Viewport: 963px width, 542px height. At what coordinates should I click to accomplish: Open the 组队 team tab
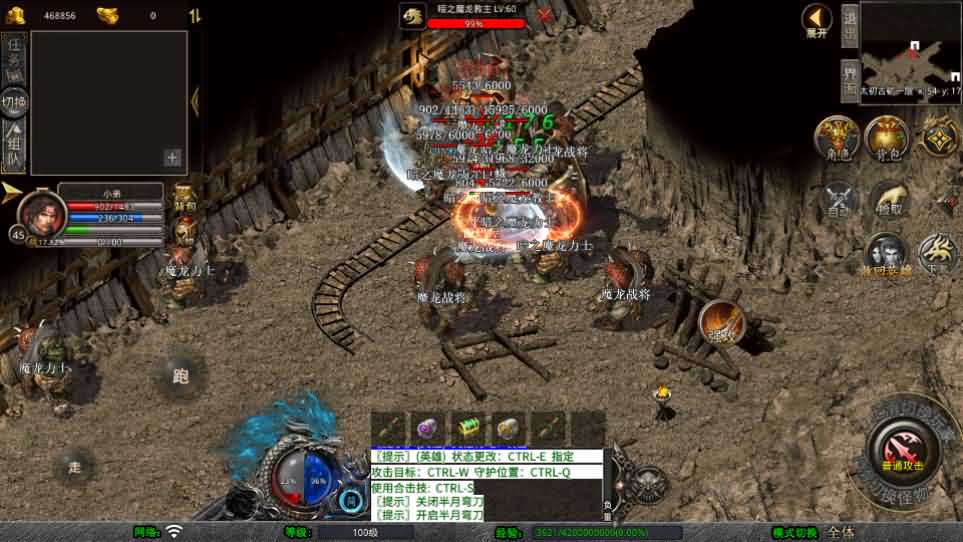coord(14,148)
